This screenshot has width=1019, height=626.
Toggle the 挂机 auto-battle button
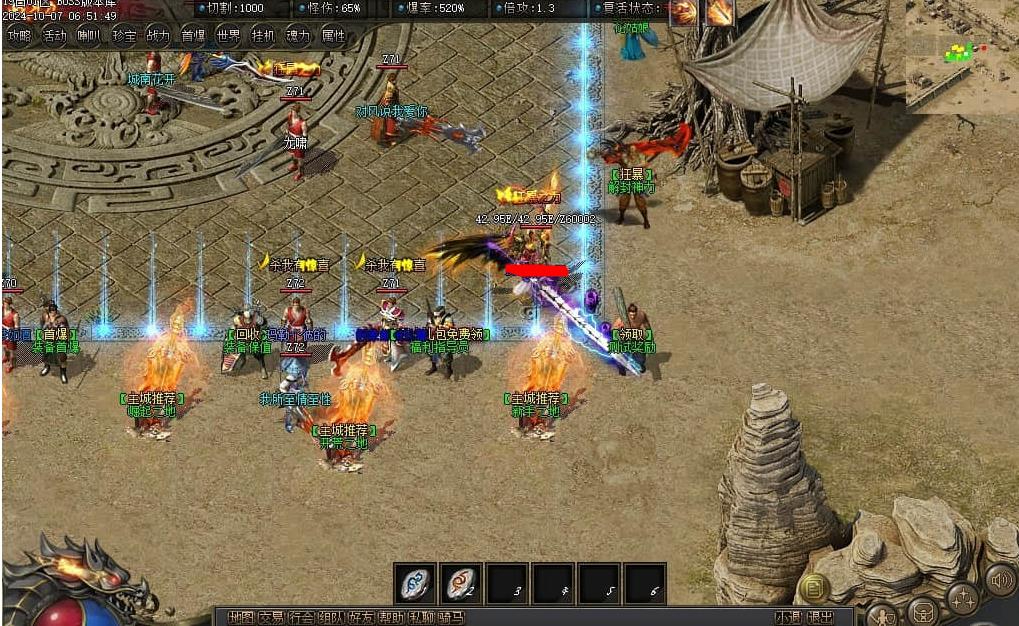[x=263, y=36]
